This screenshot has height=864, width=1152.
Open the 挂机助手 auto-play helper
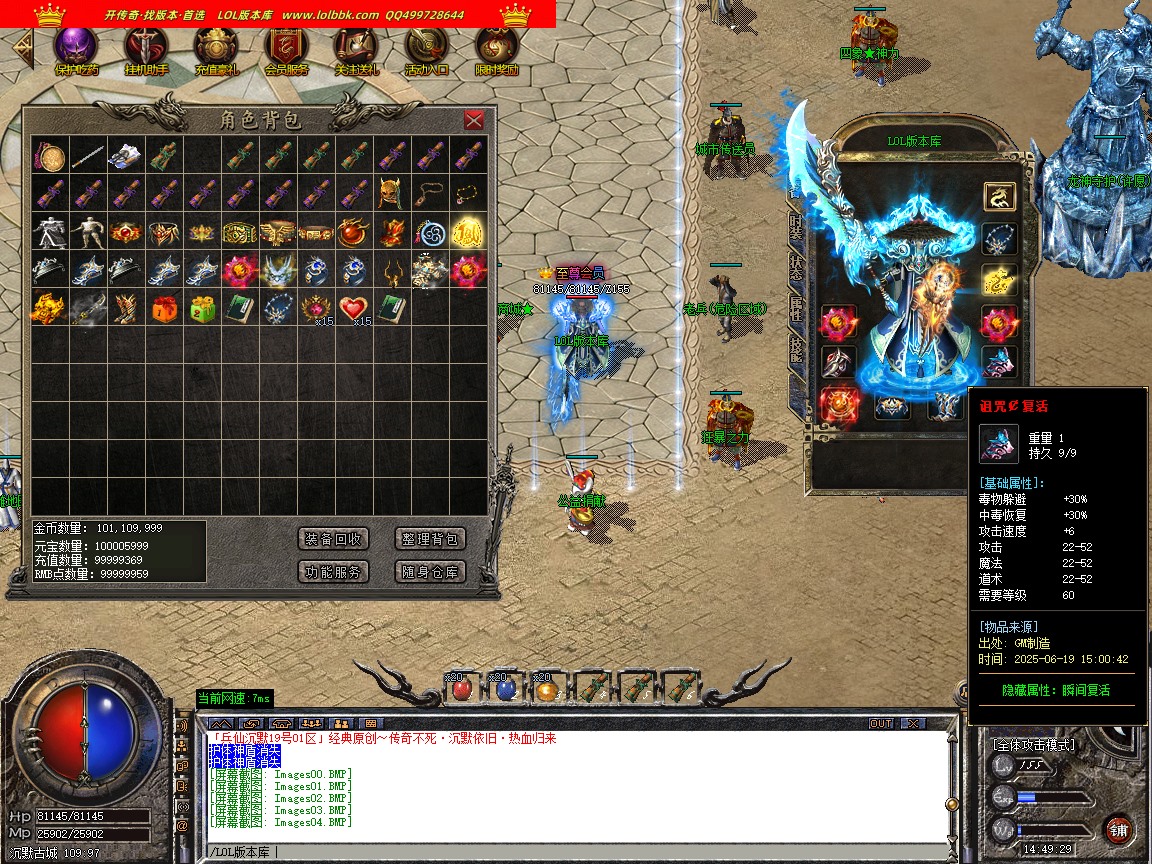point(146,50)
